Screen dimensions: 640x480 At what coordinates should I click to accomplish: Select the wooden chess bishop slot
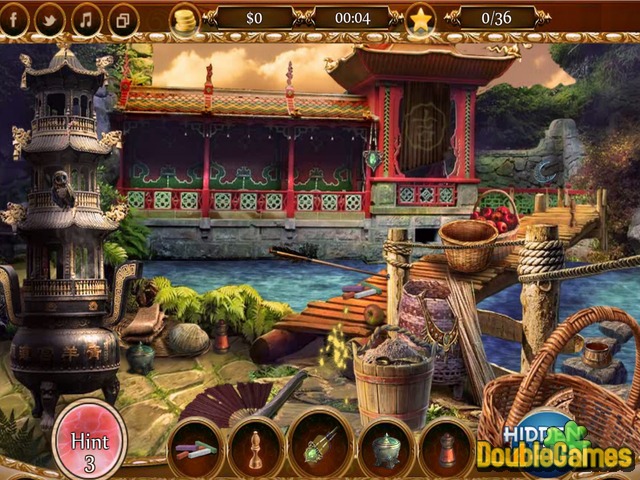(x=256, y=448)
